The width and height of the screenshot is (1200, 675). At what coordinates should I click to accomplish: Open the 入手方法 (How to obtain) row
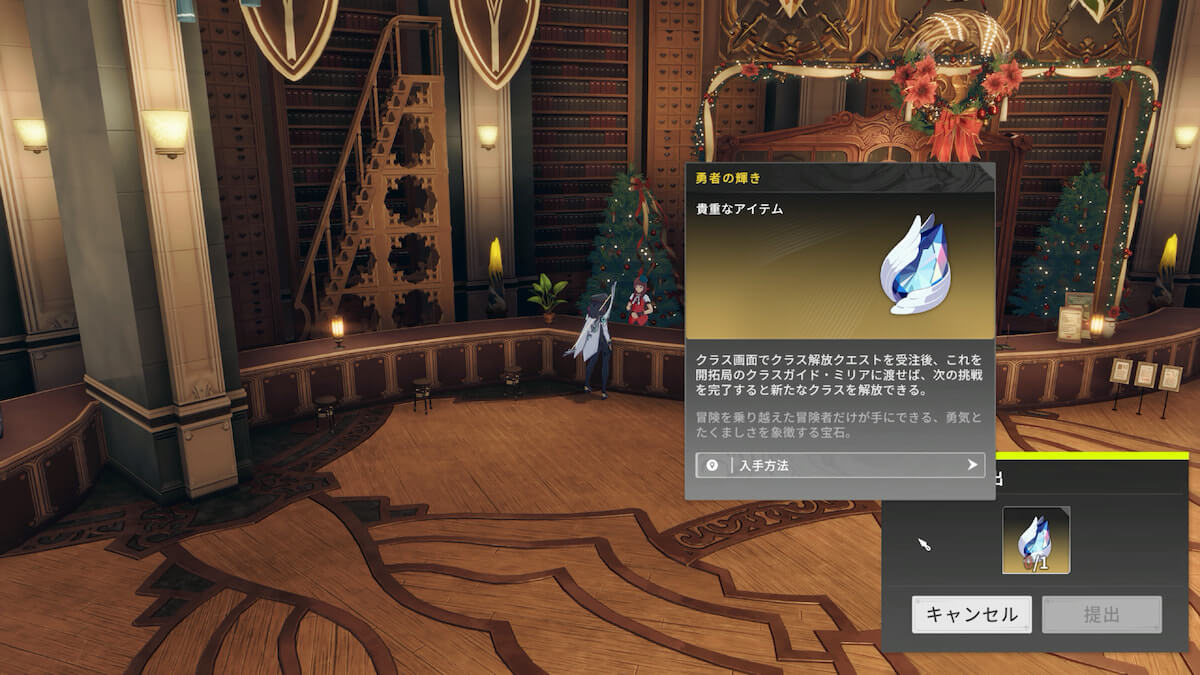[x=840, y=465]
